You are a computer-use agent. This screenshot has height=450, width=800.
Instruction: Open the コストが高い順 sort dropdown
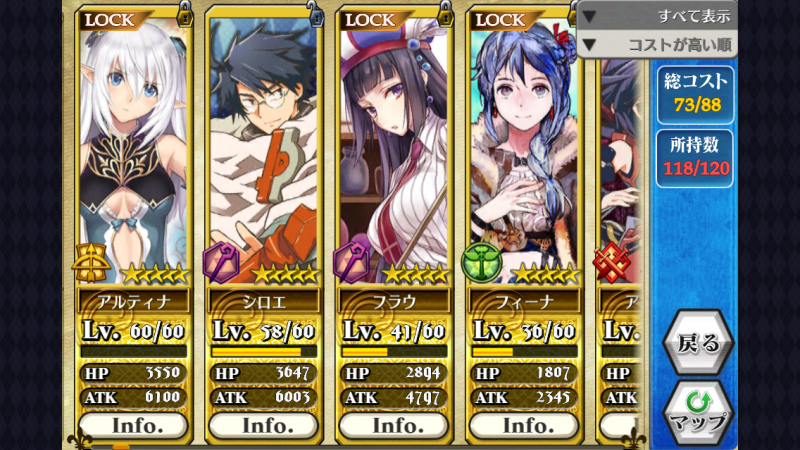(657, 44)
